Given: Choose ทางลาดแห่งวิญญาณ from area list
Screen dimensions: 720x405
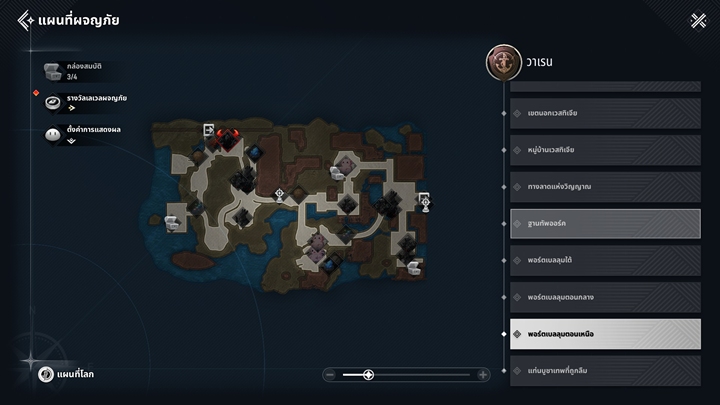Looking at the screenshot, I should 598,186.
